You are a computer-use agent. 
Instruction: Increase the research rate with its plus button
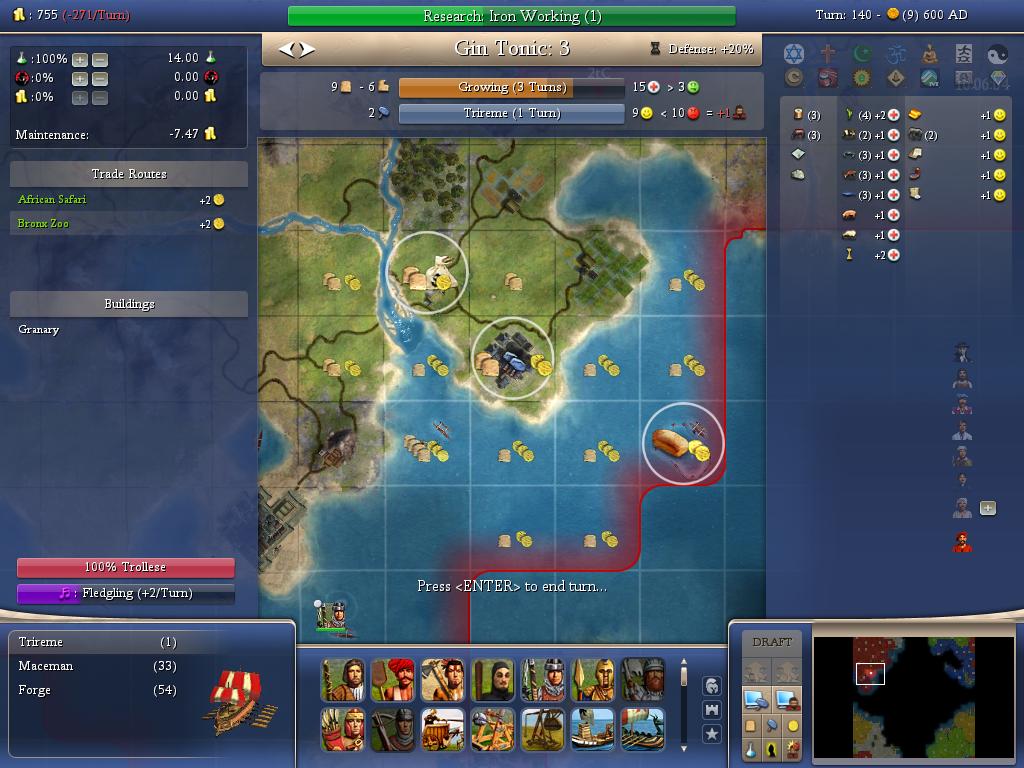point(80,59)
